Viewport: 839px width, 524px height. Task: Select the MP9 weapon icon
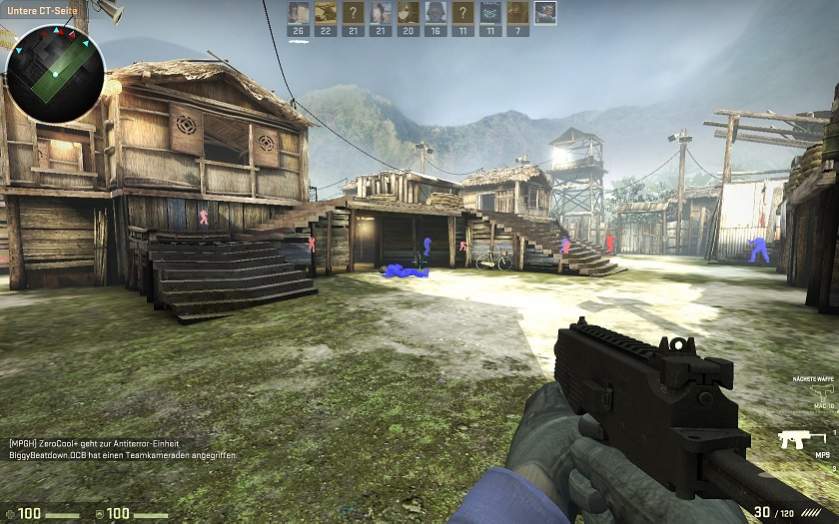click(802, 439)
